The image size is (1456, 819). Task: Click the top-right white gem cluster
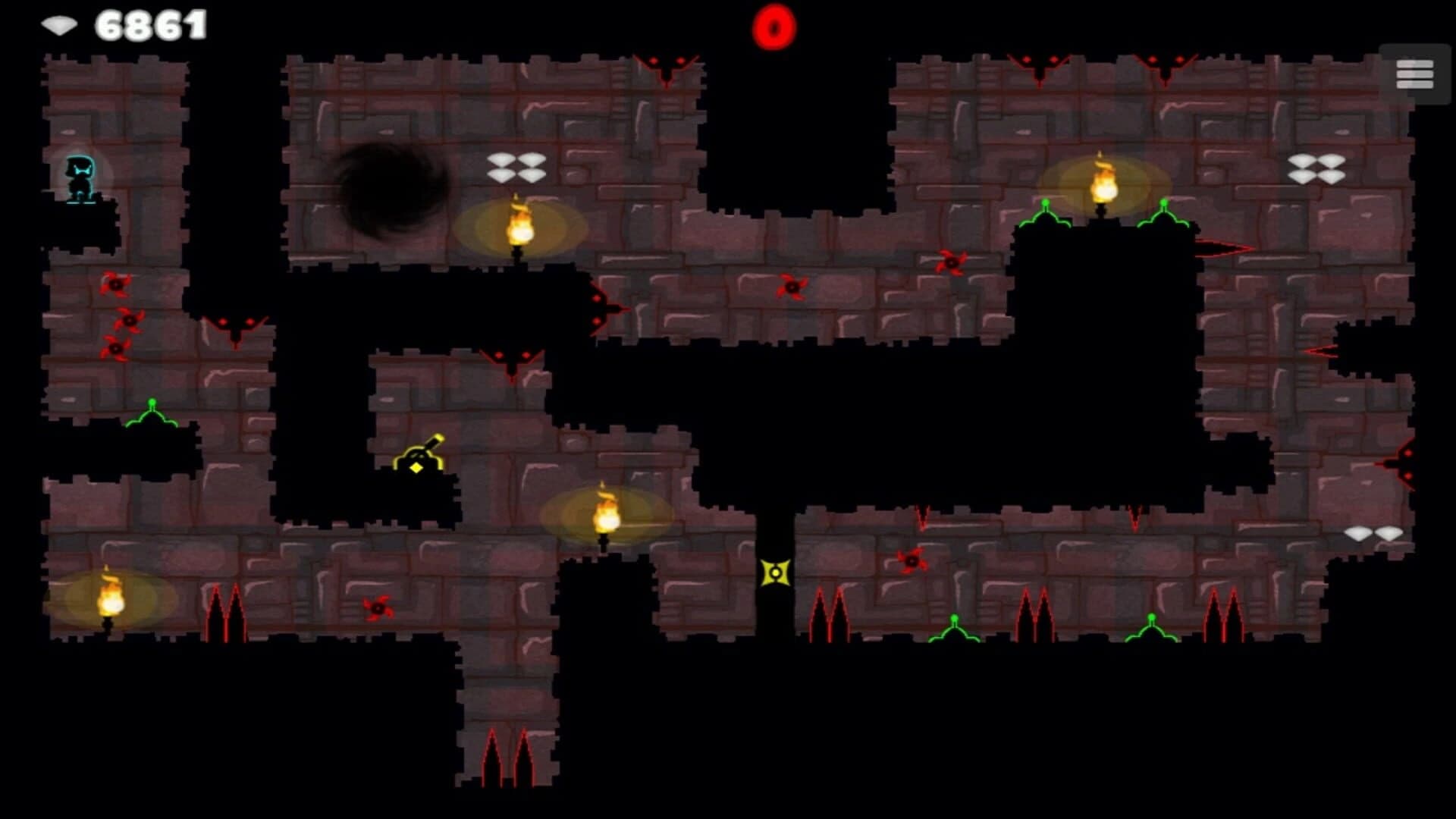[x=1316, y=167]
